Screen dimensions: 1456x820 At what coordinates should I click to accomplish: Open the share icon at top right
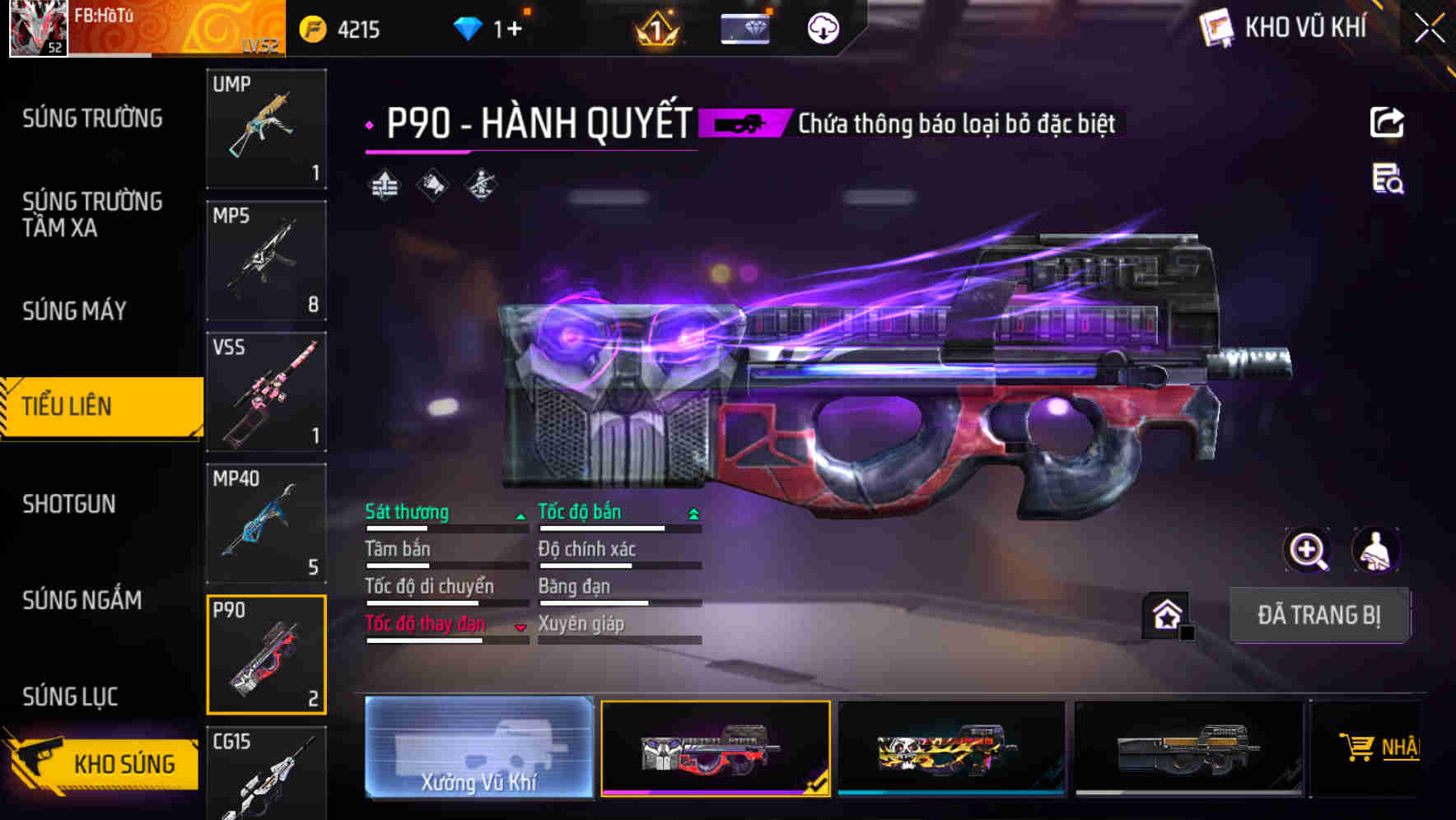tap(1388, 122)
